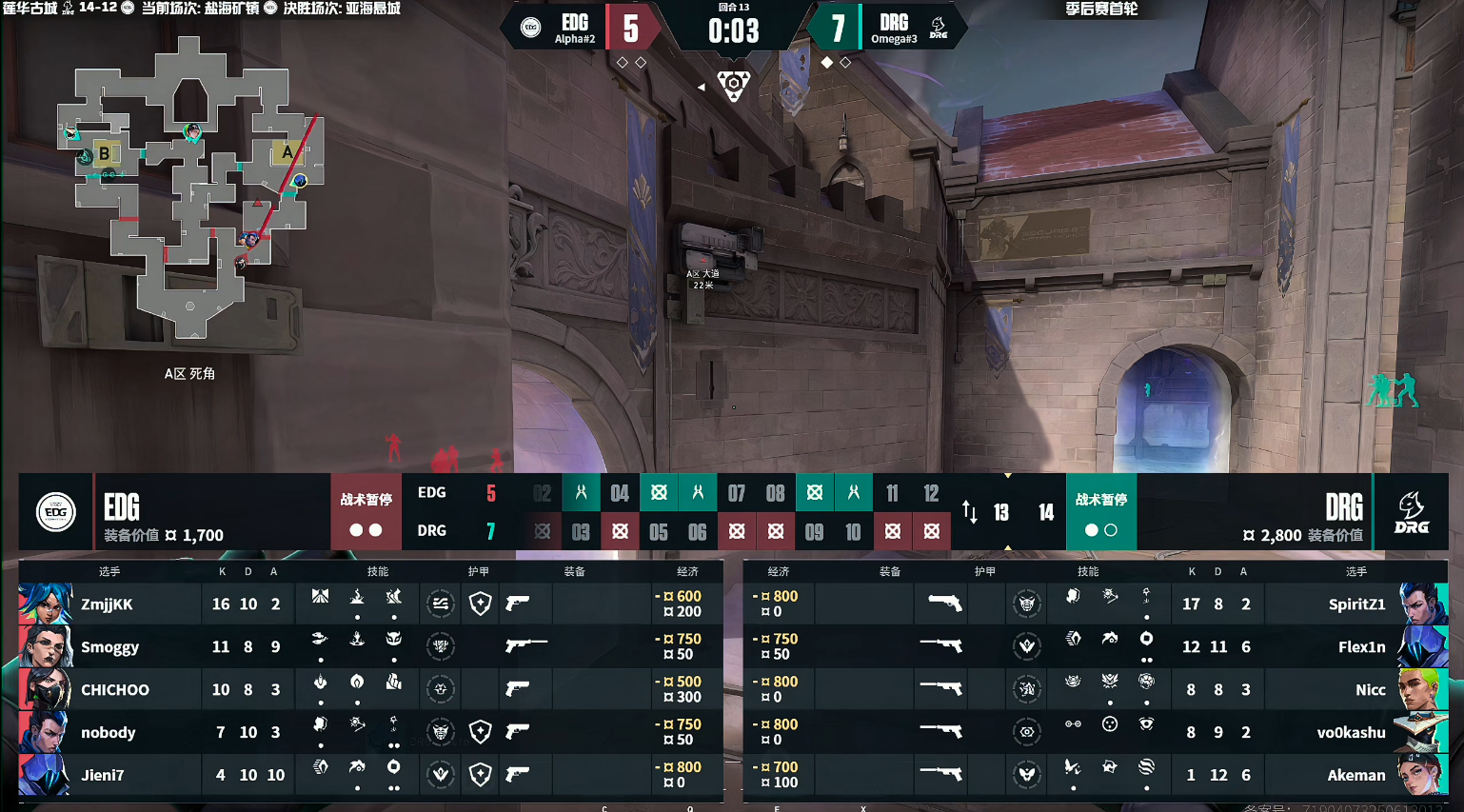Select round 04 in the round timeline
The image size is (1464, 812).
pos(620,493)
